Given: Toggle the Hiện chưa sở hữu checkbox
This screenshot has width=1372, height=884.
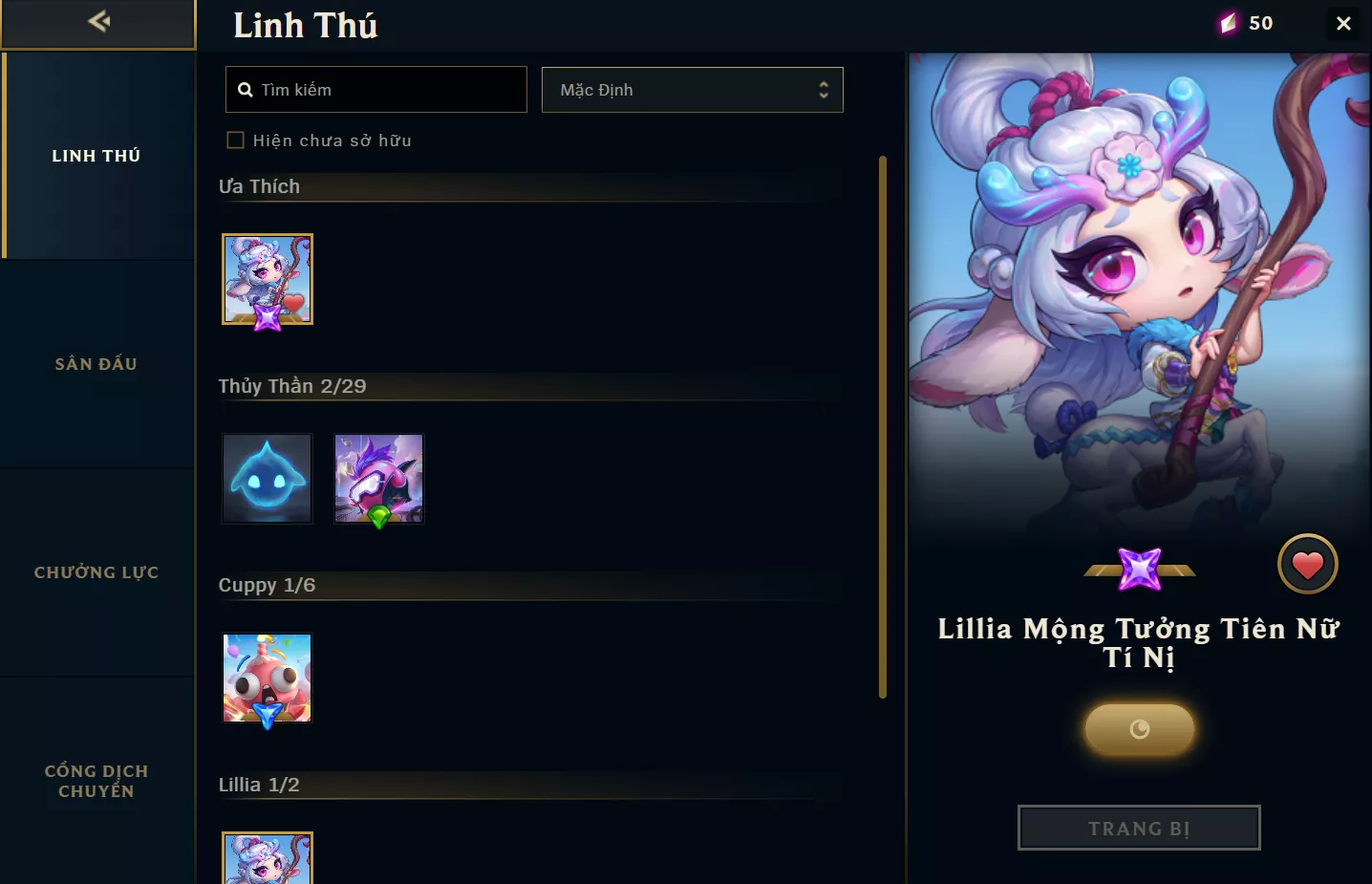Looking at the screenshot, I should (x=236, y=140).
